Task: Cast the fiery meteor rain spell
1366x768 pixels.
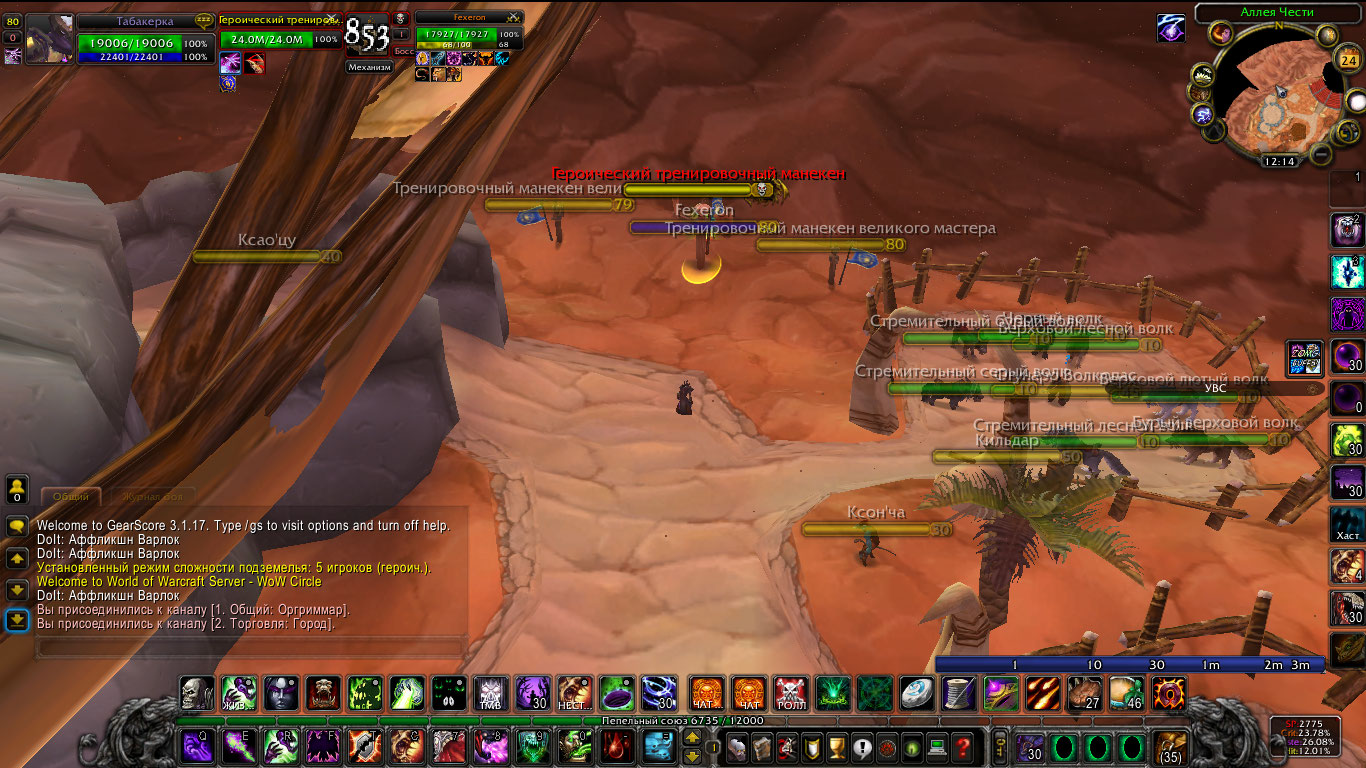Action: pos(1043,692)
